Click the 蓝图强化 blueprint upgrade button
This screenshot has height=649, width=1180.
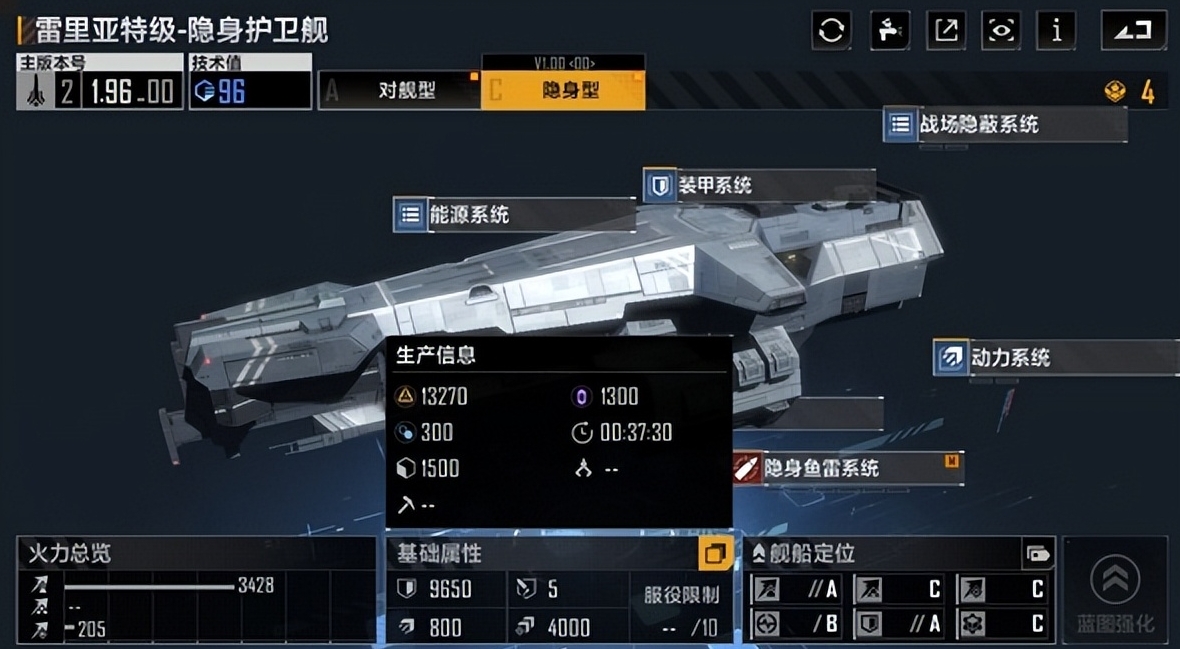point(1115,590)
